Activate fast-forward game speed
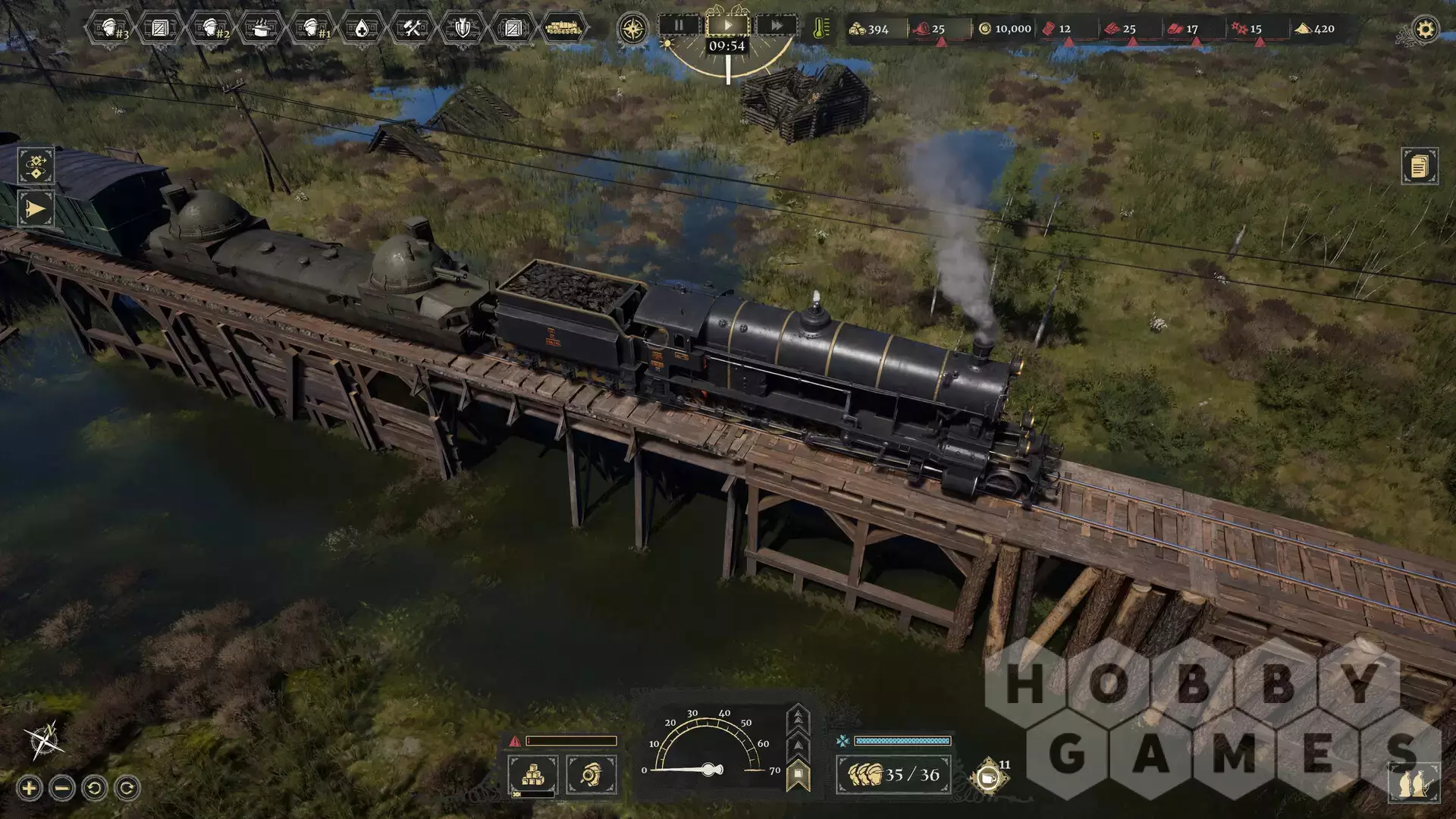Image resolution: width=1456 pixels, height=819 pixels. coord(777,26)
